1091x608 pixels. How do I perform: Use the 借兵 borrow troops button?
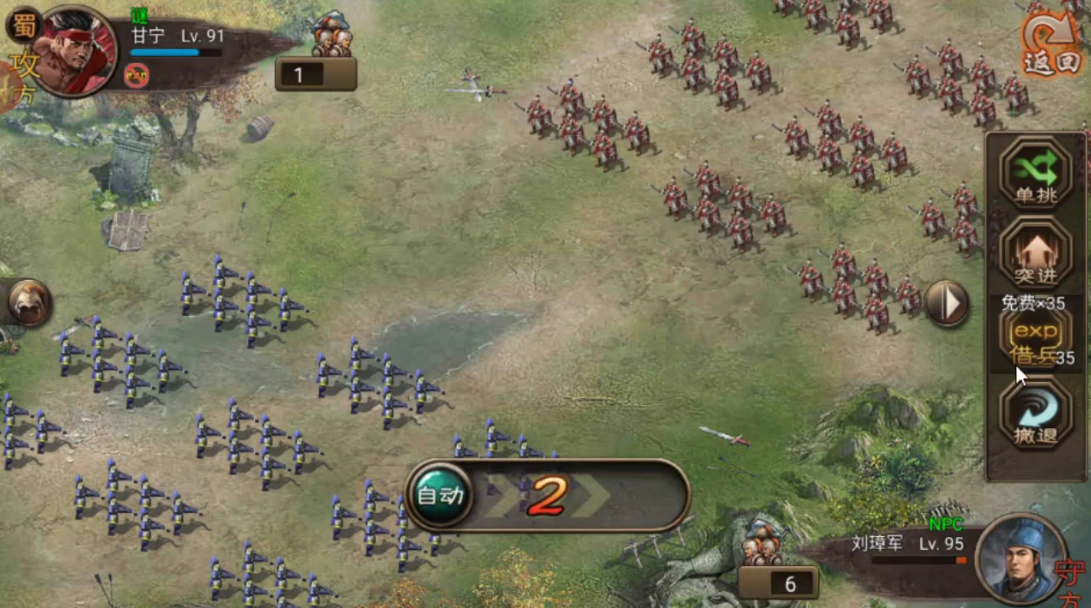point(1034,338)
